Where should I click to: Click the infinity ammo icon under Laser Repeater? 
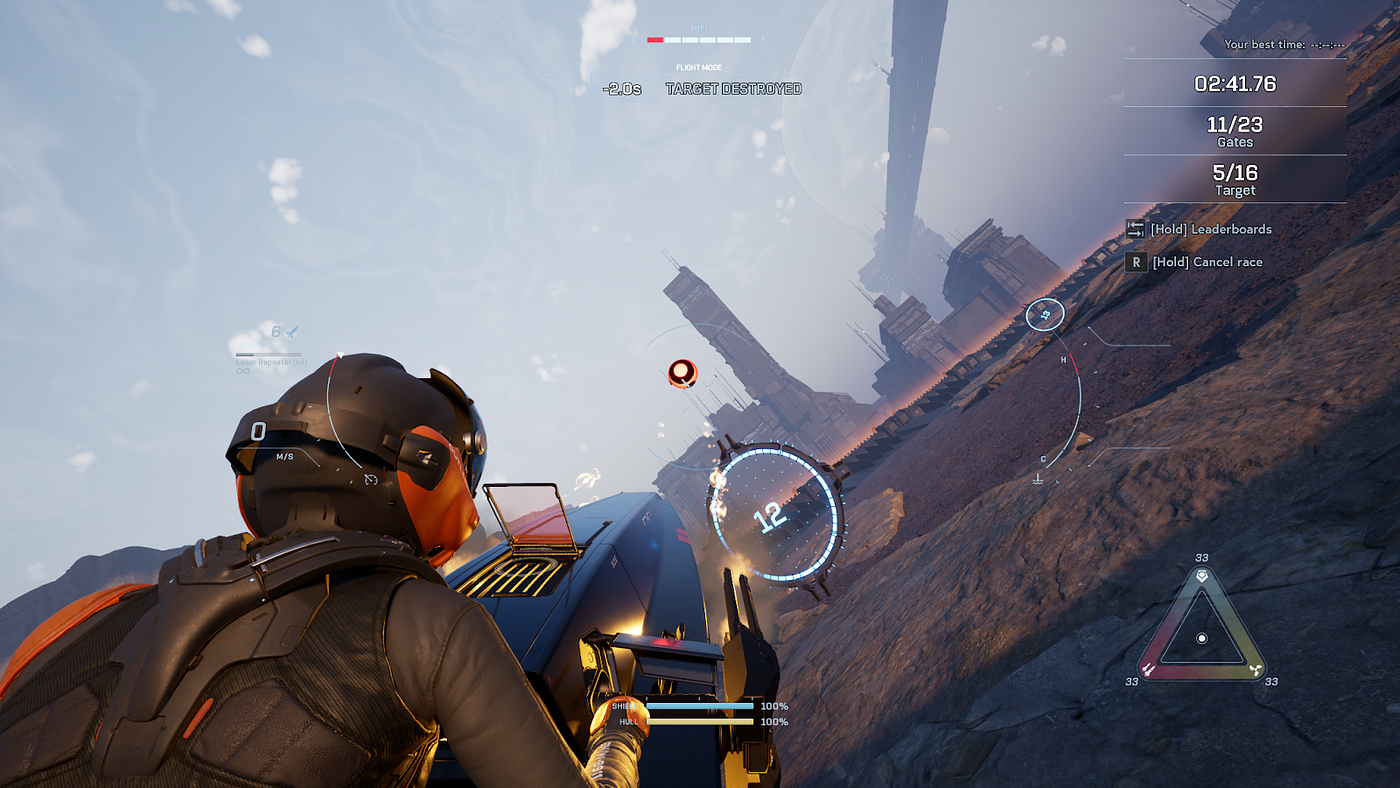pos(244,371)
